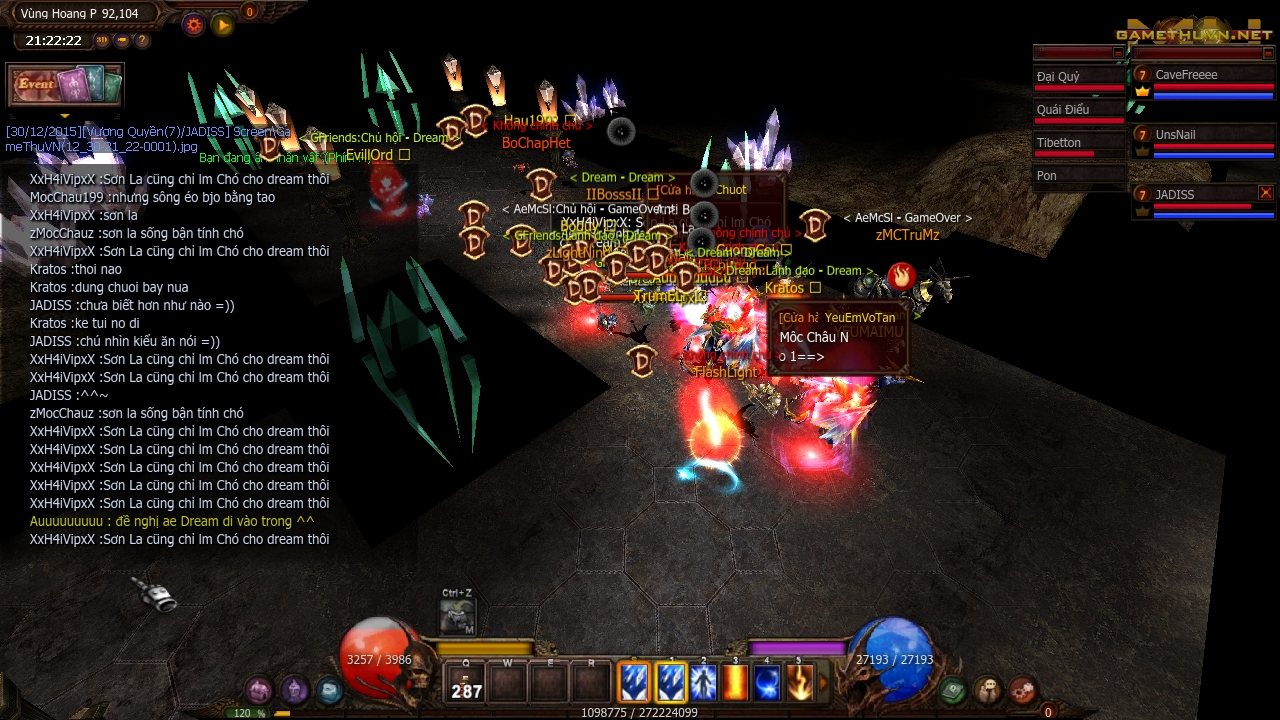Open the green book icon menu
Screen dimensions: 1280x720
pos(953,689)
